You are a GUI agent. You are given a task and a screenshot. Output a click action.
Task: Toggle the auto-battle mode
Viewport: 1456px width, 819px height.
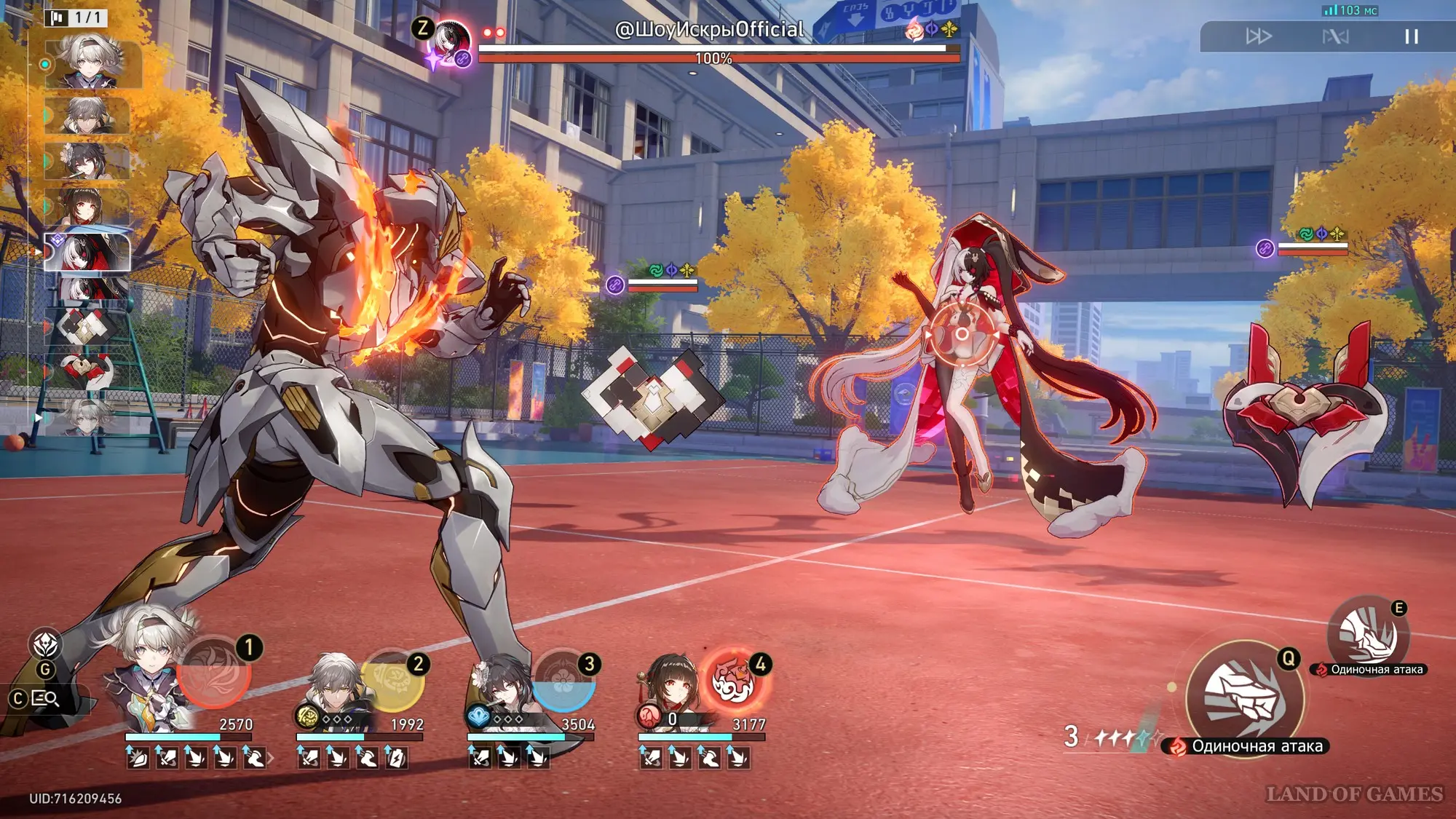click(1335, 36)
